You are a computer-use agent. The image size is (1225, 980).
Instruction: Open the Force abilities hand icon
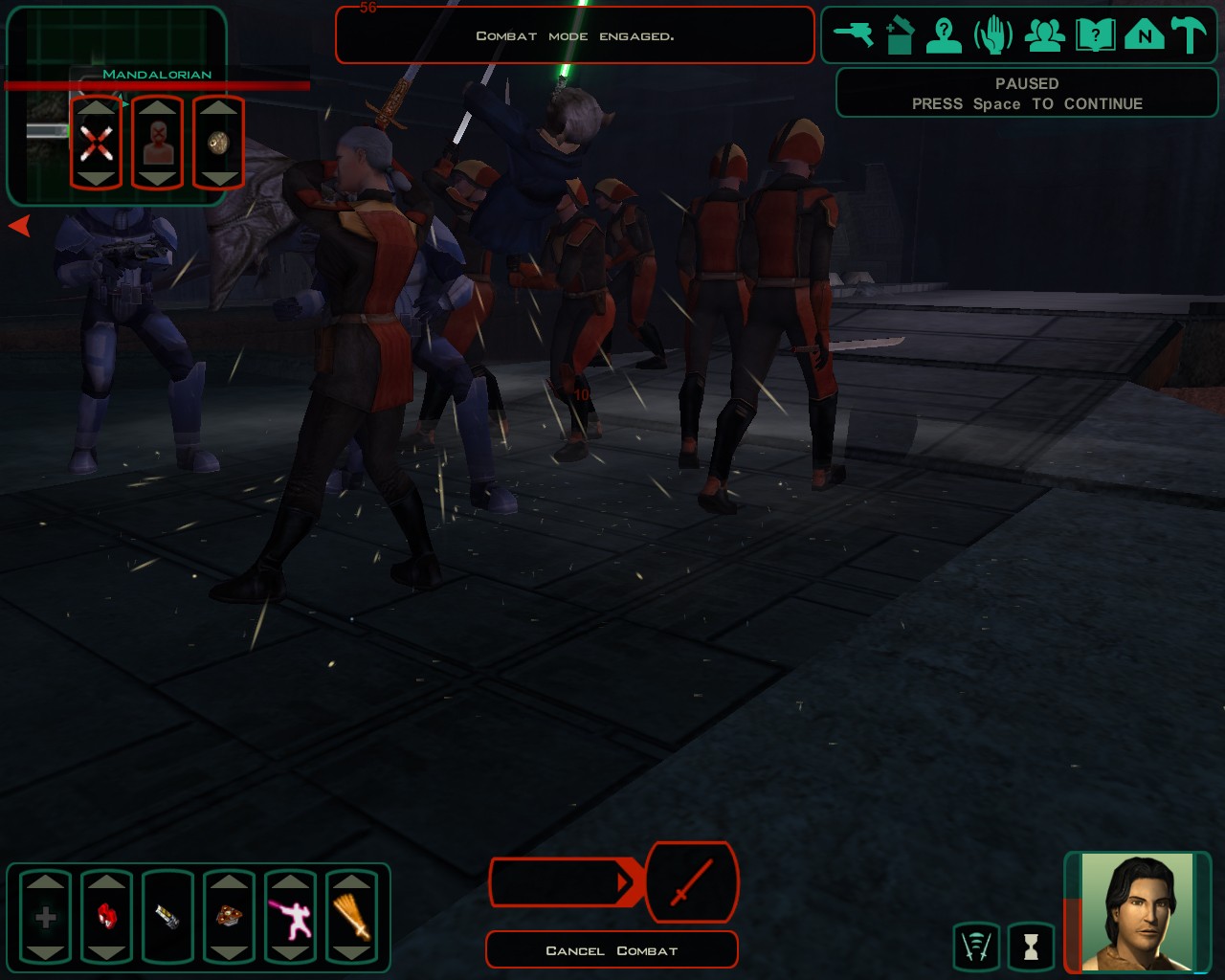click(993, 35)
